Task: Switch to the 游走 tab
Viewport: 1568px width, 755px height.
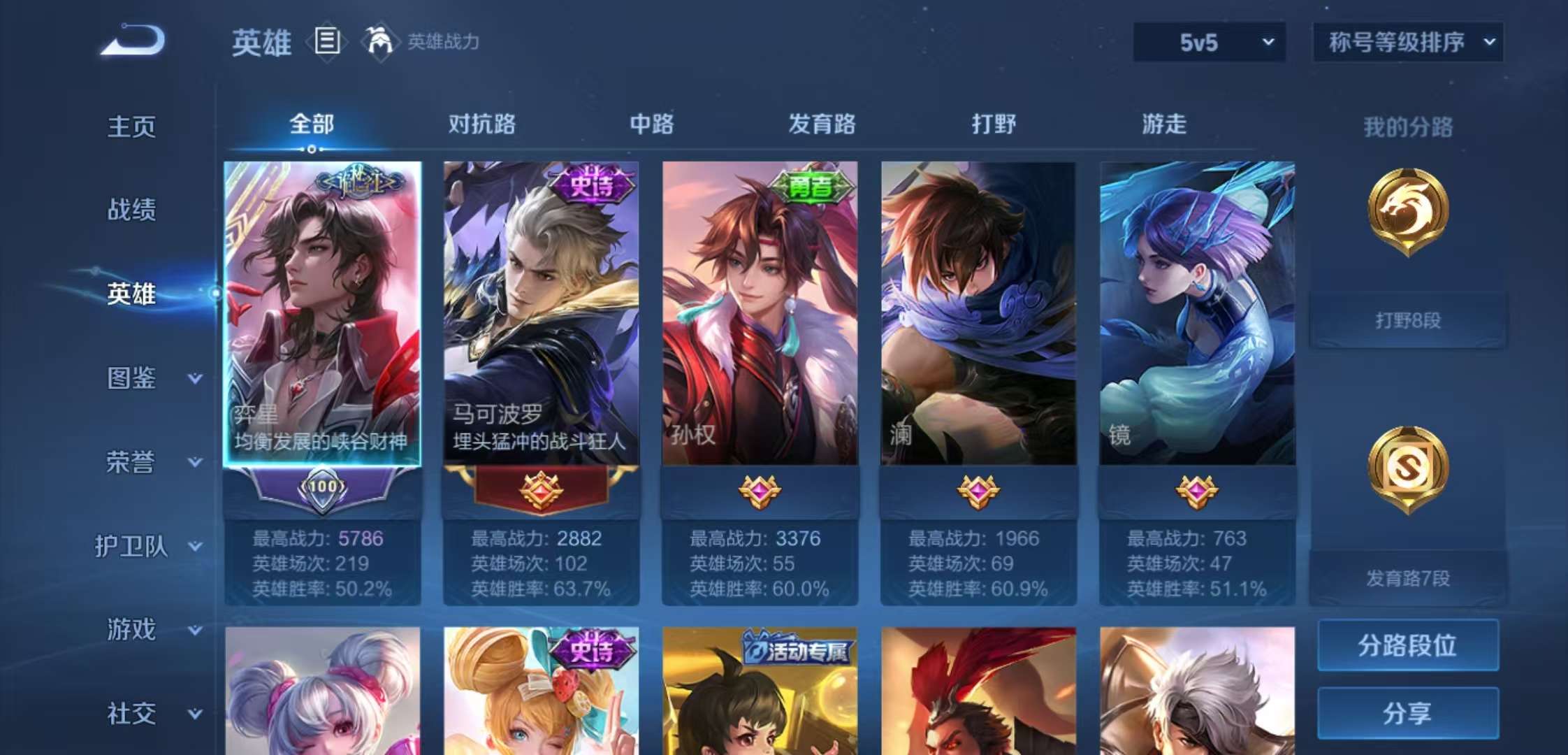Action: tap(1162, 124)
